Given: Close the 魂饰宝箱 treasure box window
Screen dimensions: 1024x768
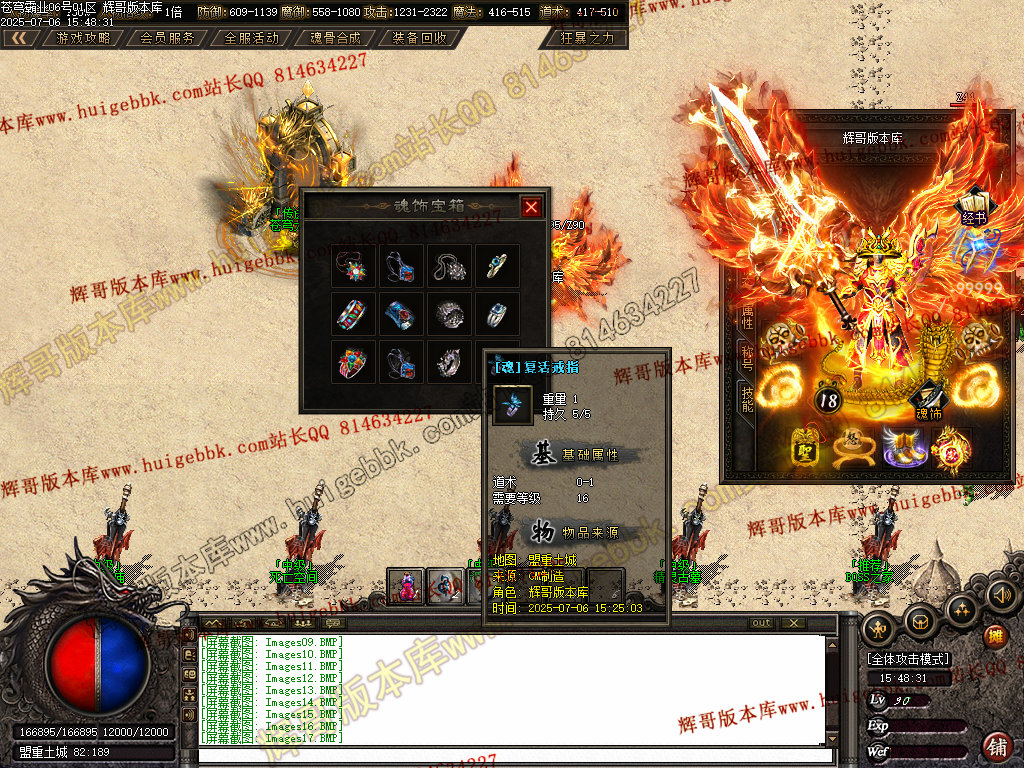Looking at the screenshot, I should [x=531, y=207].
